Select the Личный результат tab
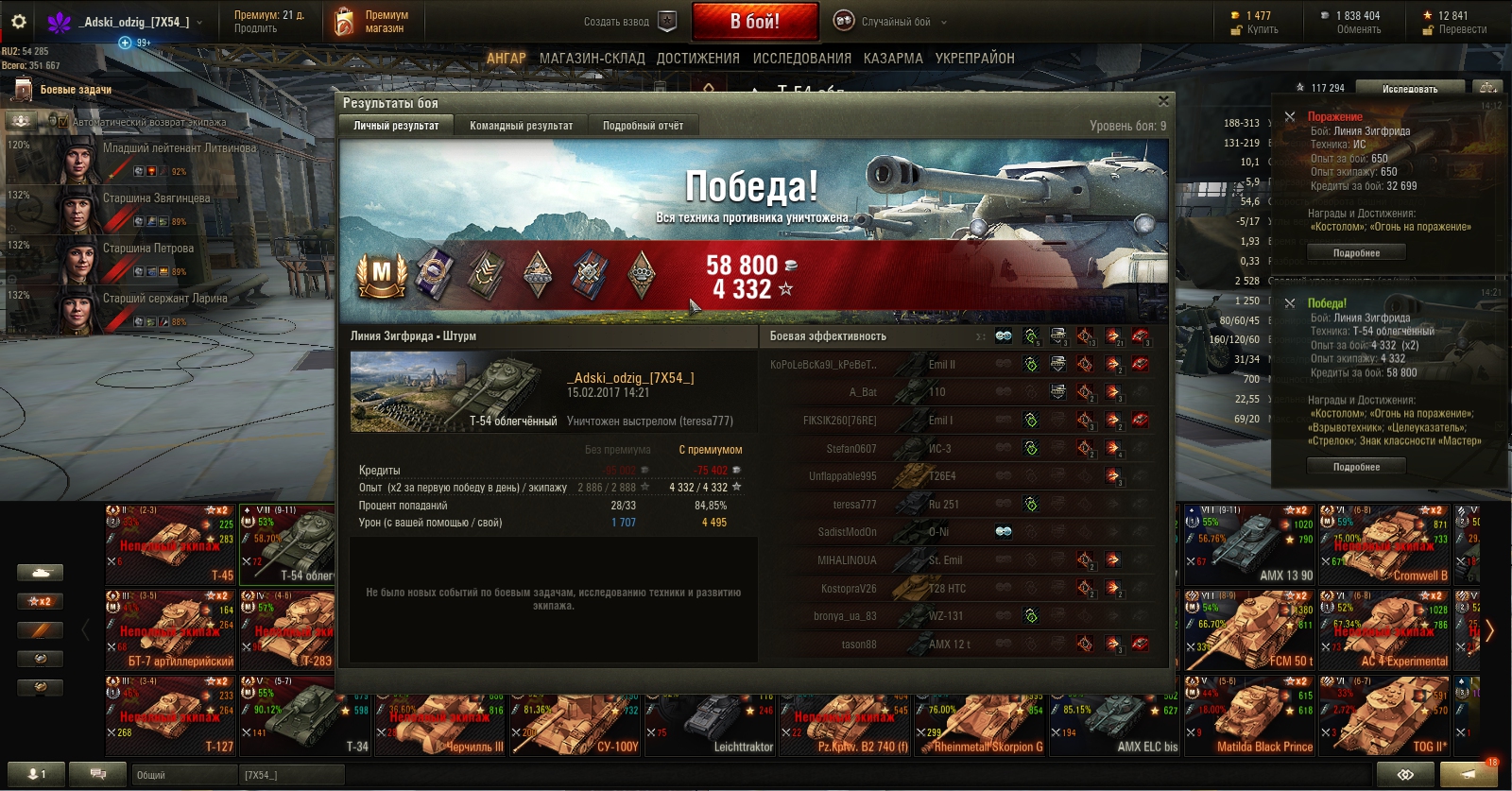The image size is (1512, 791). coord(396,126)
